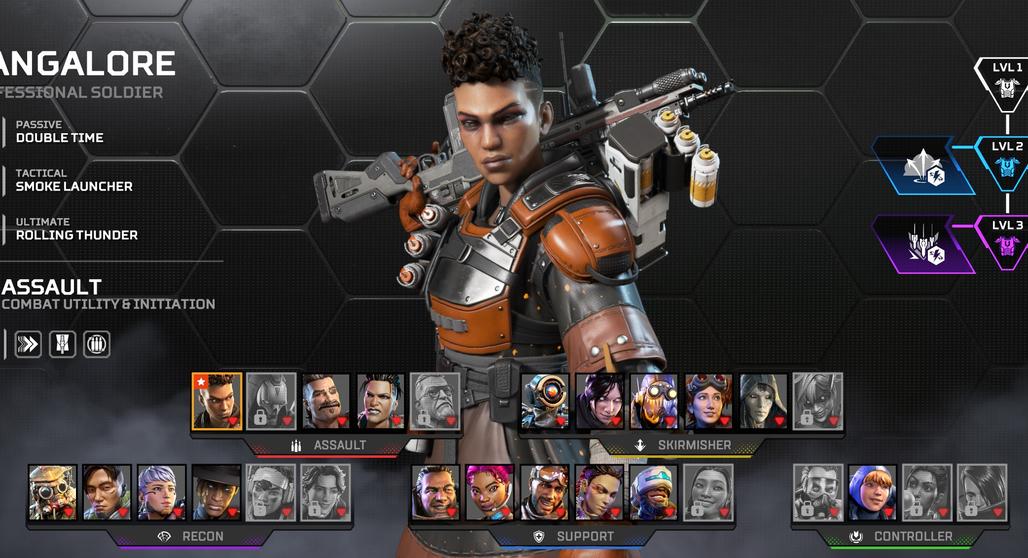Select Seer, the Recon legend wearing a hat
Viewport: 1028px width, 558px height.
[217, 492]
